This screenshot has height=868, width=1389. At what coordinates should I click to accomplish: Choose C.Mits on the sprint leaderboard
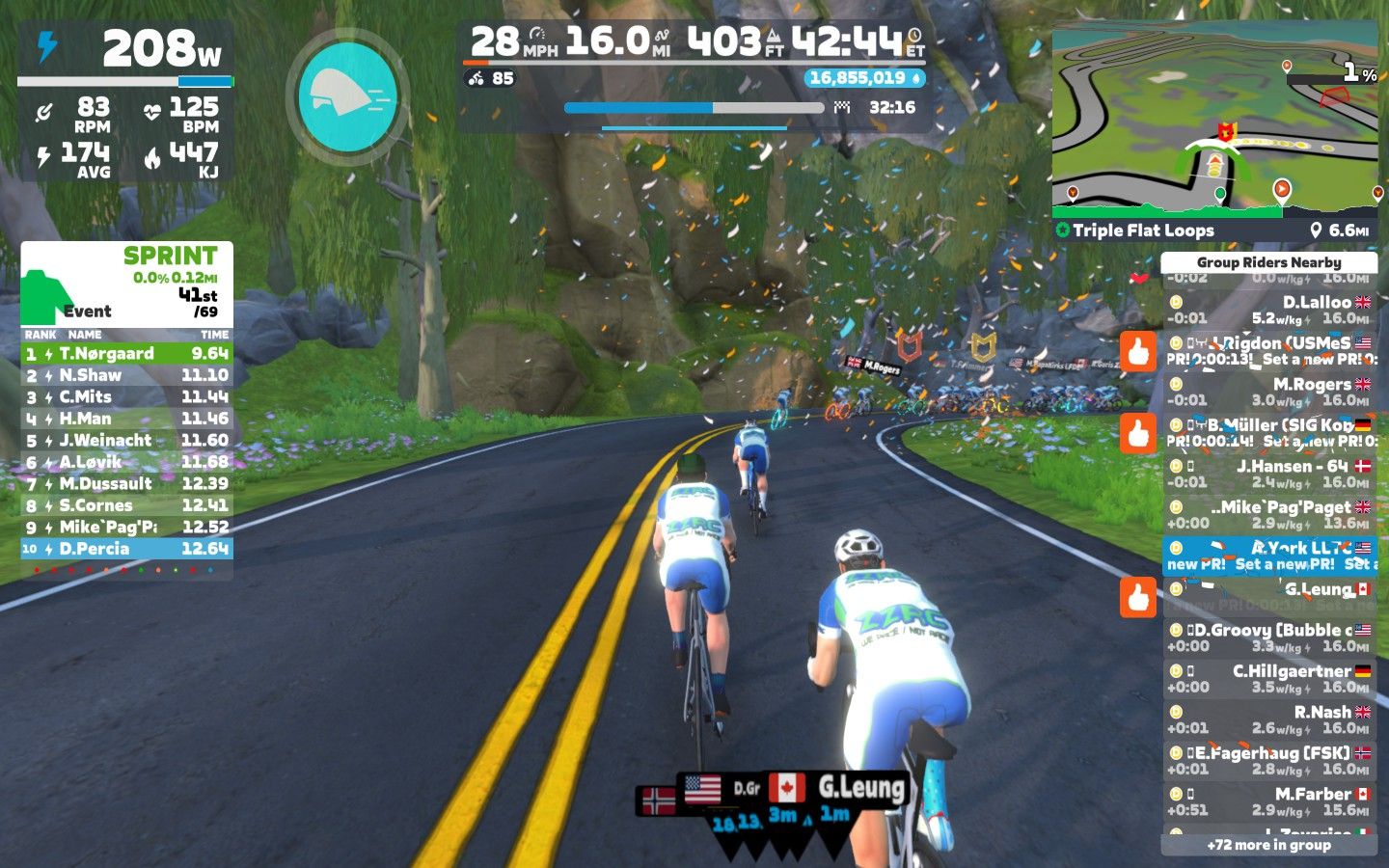126,397
